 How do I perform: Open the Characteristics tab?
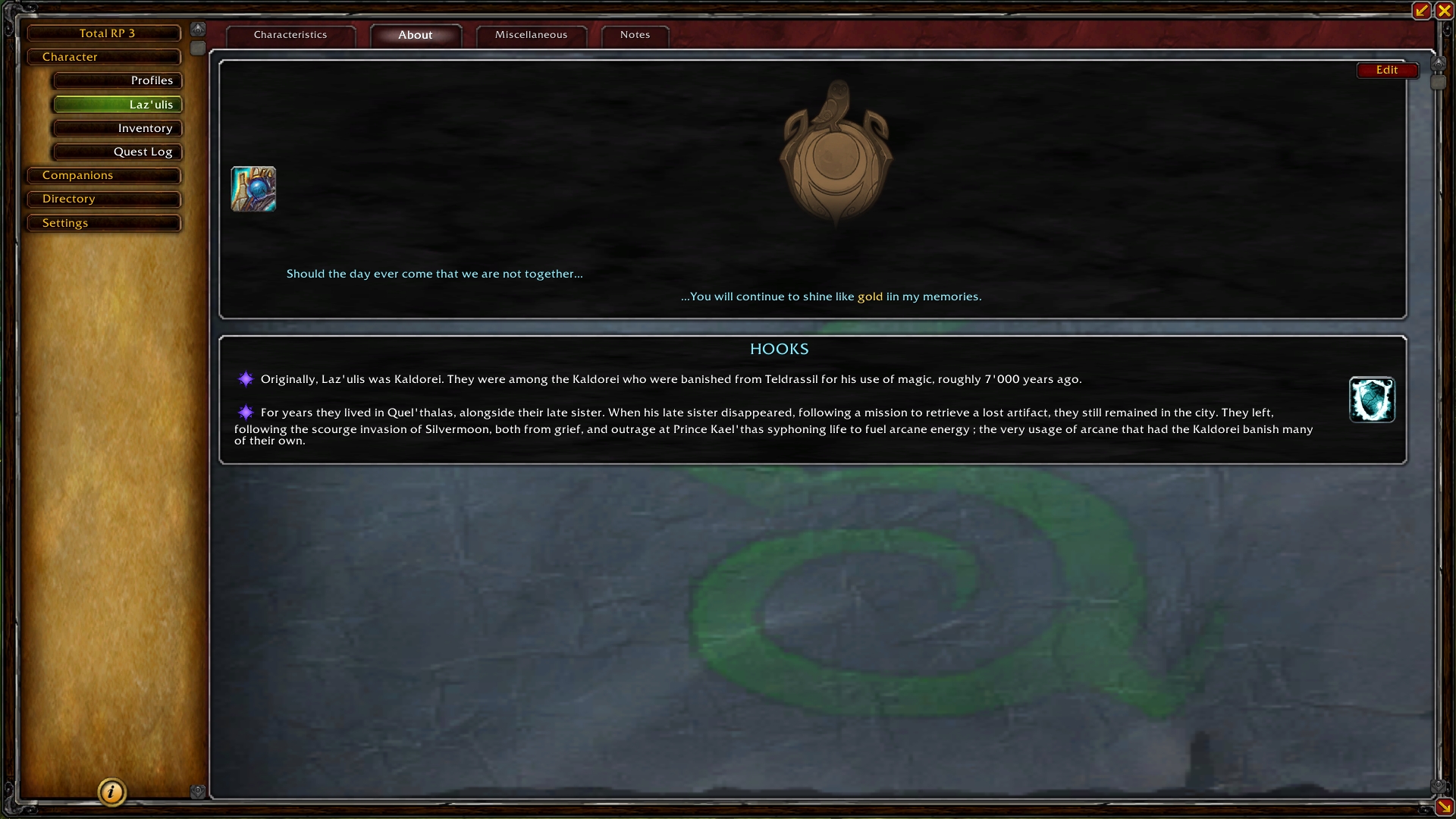click(x=290, y=35)
